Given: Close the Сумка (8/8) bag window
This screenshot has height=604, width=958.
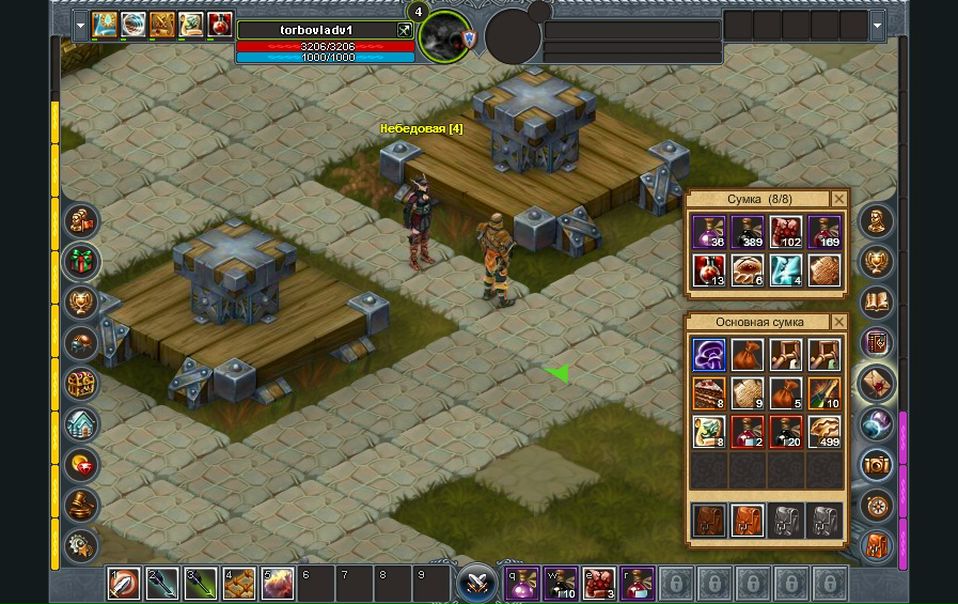Looking at the screenshot, I should [x=838, y=199].
